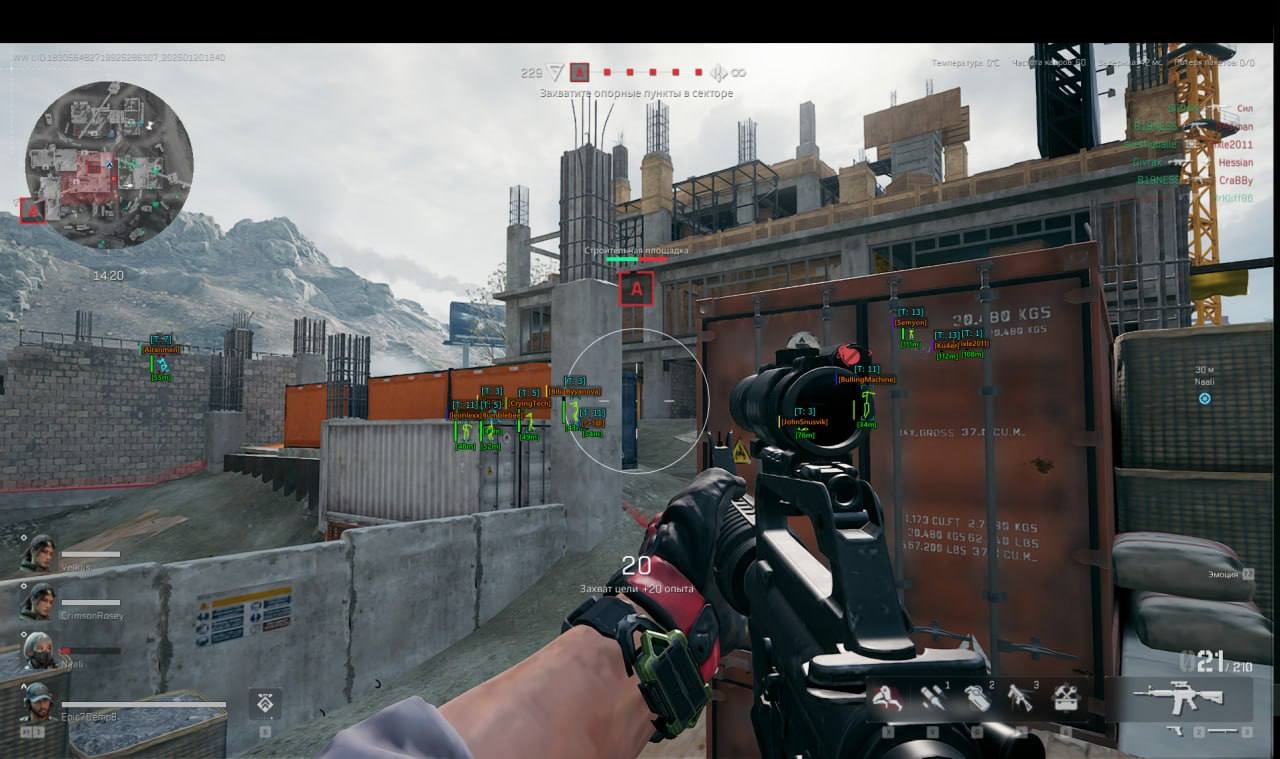This screenshot has width=1280, height=759.
Task: Select the grenade icon in slot 2
Action: [977, 698]
